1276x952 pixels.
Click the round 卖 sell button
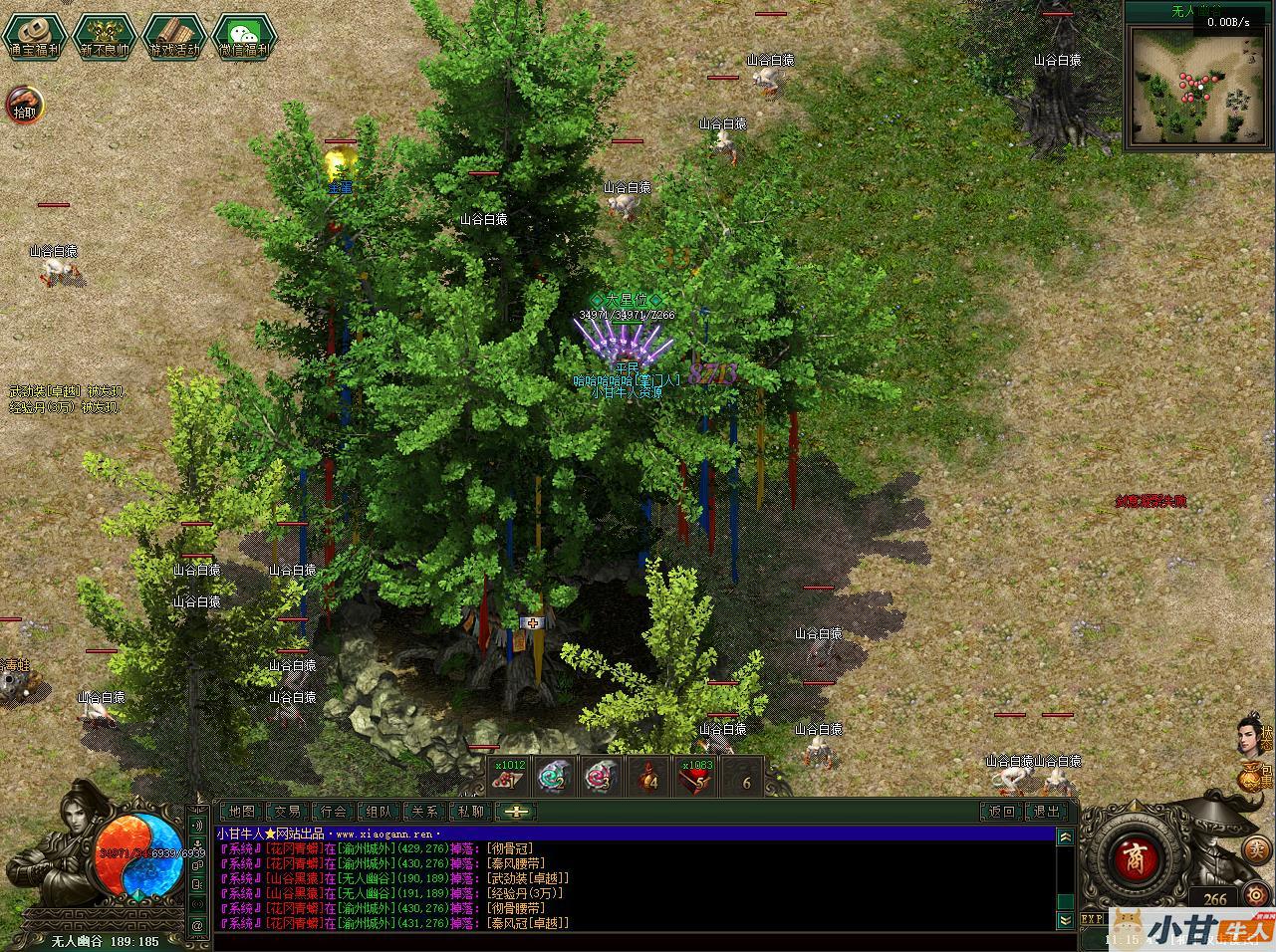[1257, 848]
